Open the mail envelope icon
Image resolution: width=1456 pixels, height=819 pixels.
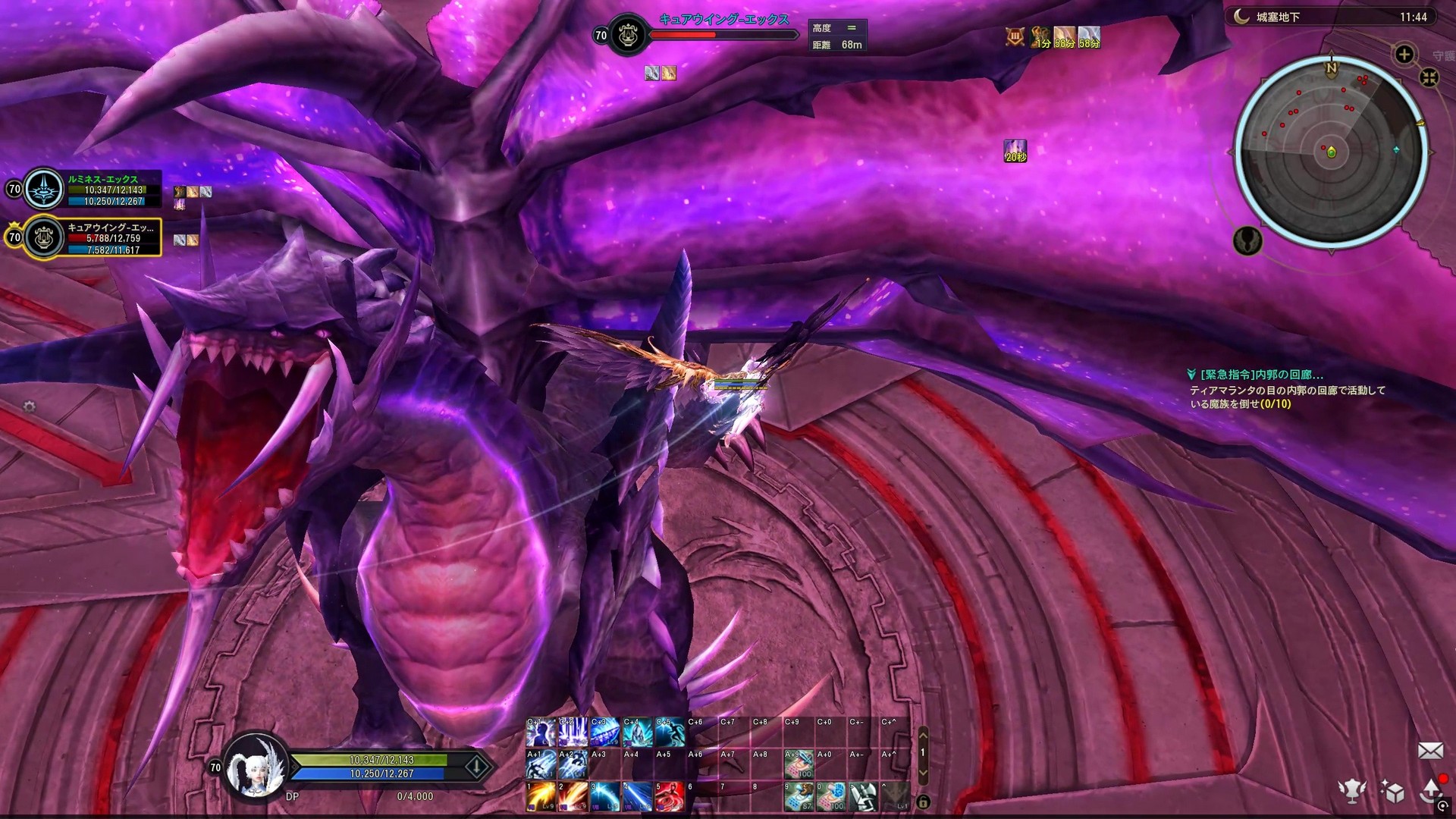point(1430,751)
